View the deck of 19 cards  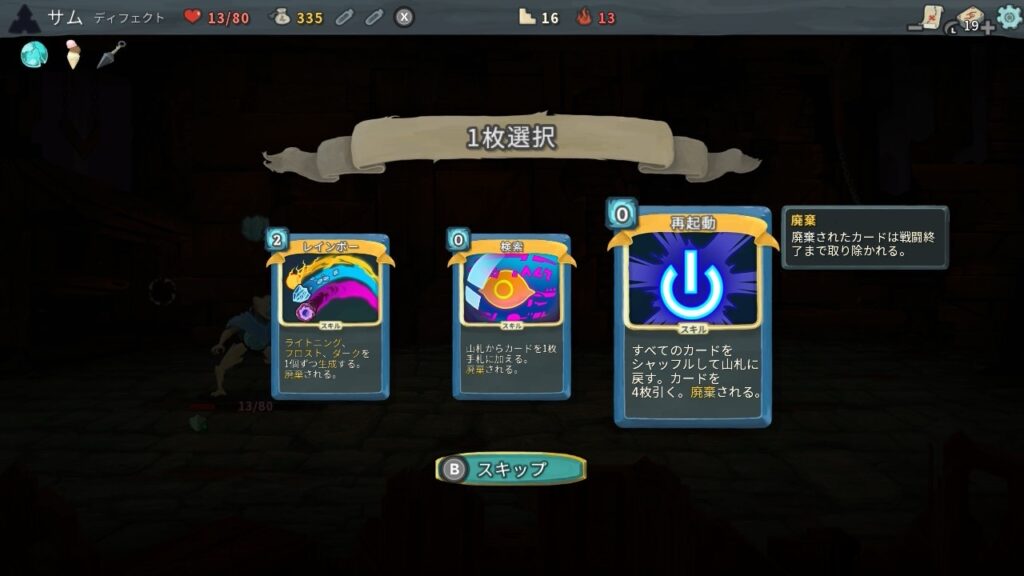click(x=969, y=19)
